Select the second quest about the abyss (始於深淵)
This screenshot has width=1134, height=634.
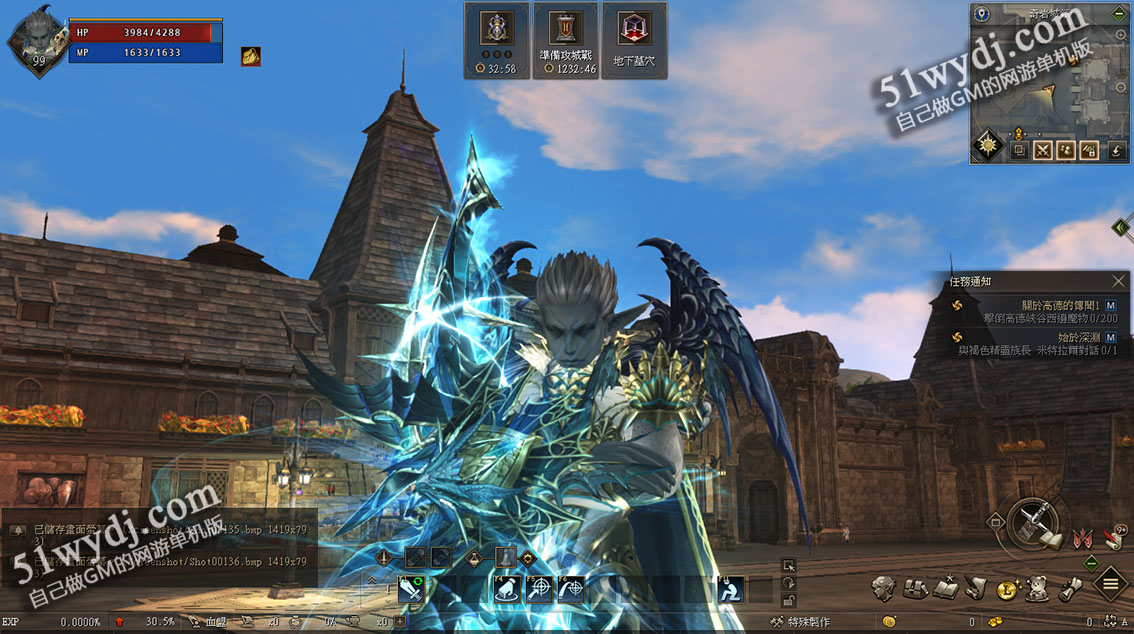tap(1030, 344)
